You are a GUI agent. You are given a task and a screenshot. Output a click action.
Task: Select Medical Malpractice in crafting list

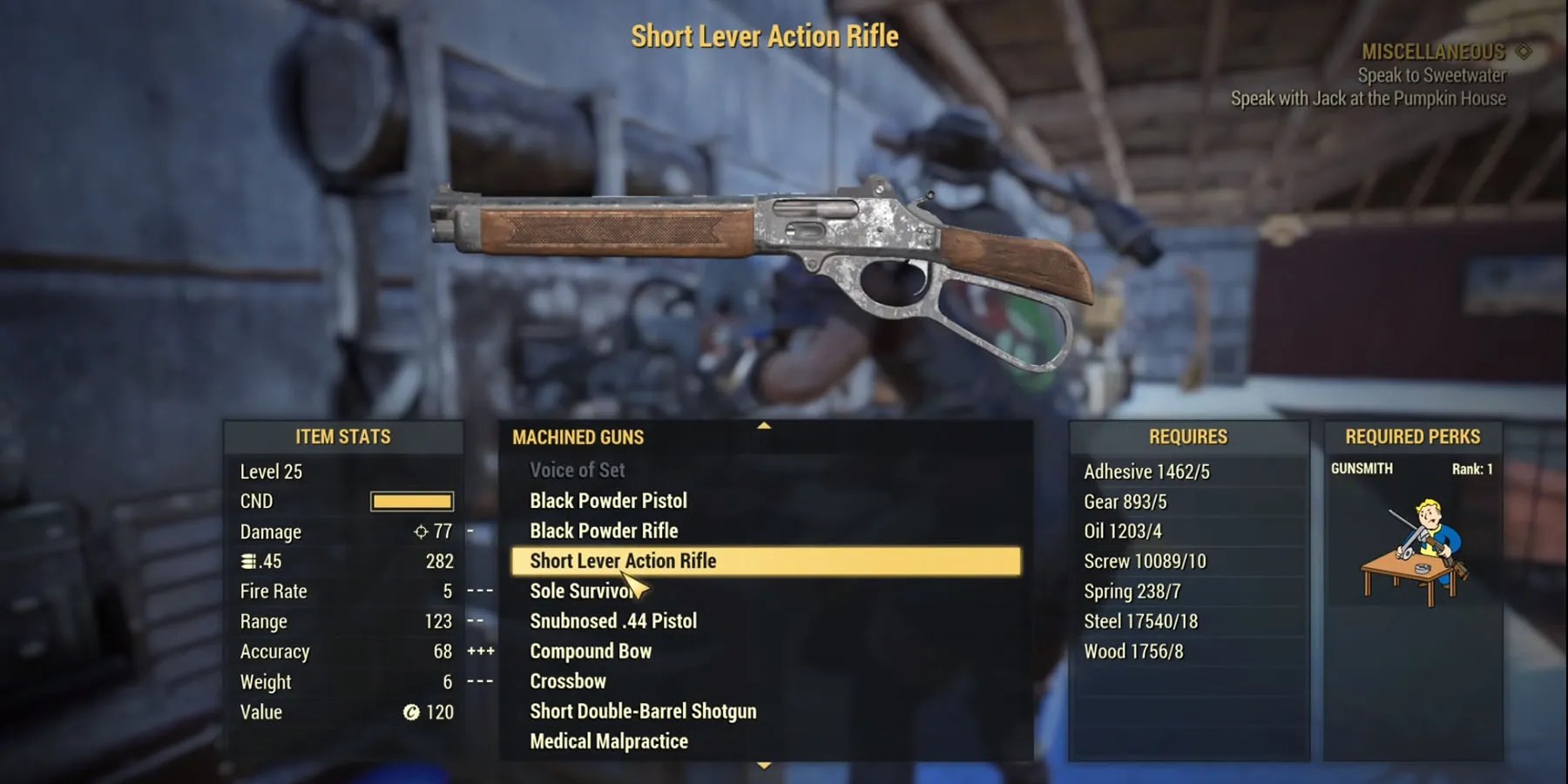tap(609, 741)
